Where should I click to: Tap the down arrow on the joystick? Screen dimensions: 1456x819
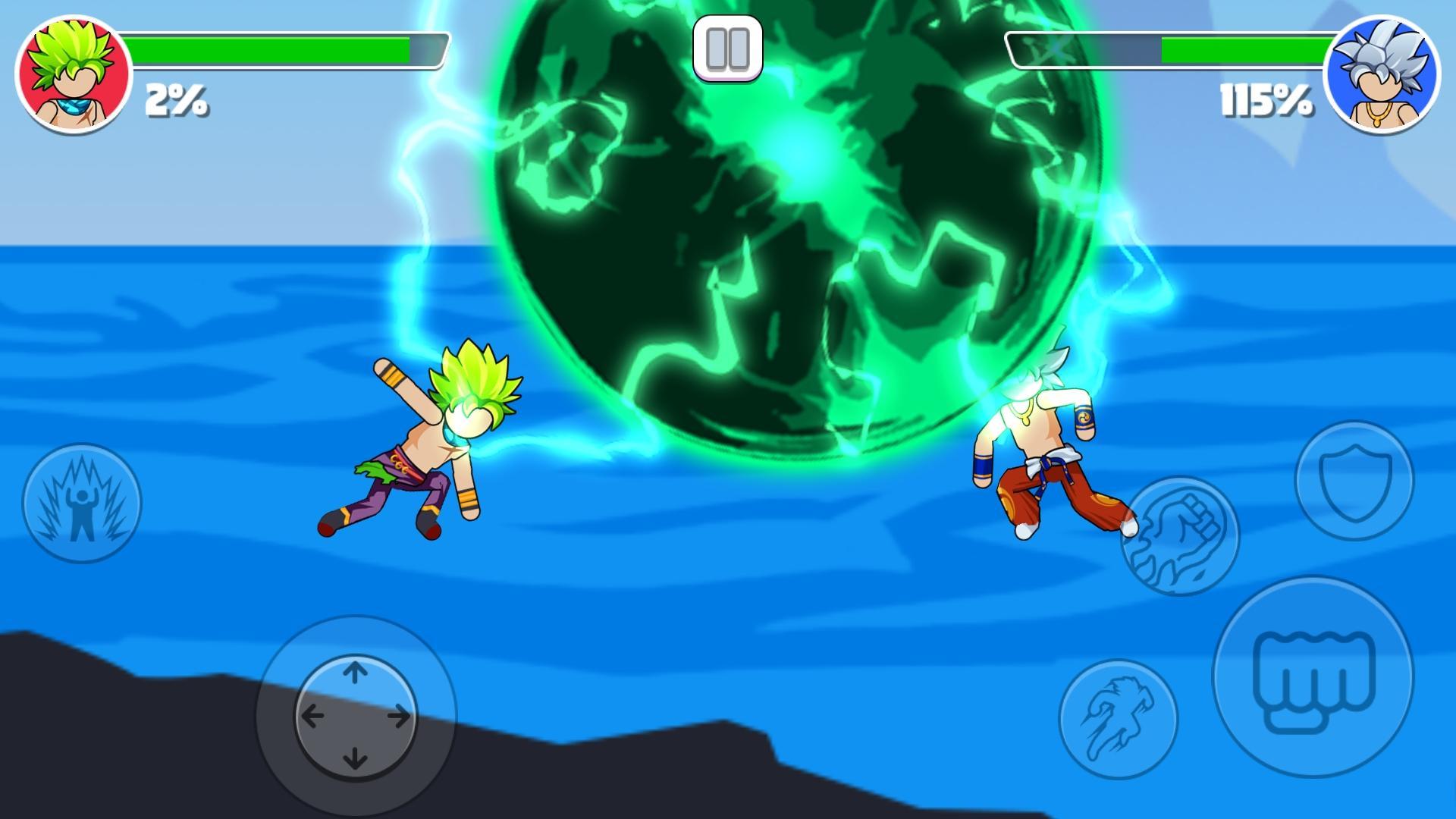(355, 758)
